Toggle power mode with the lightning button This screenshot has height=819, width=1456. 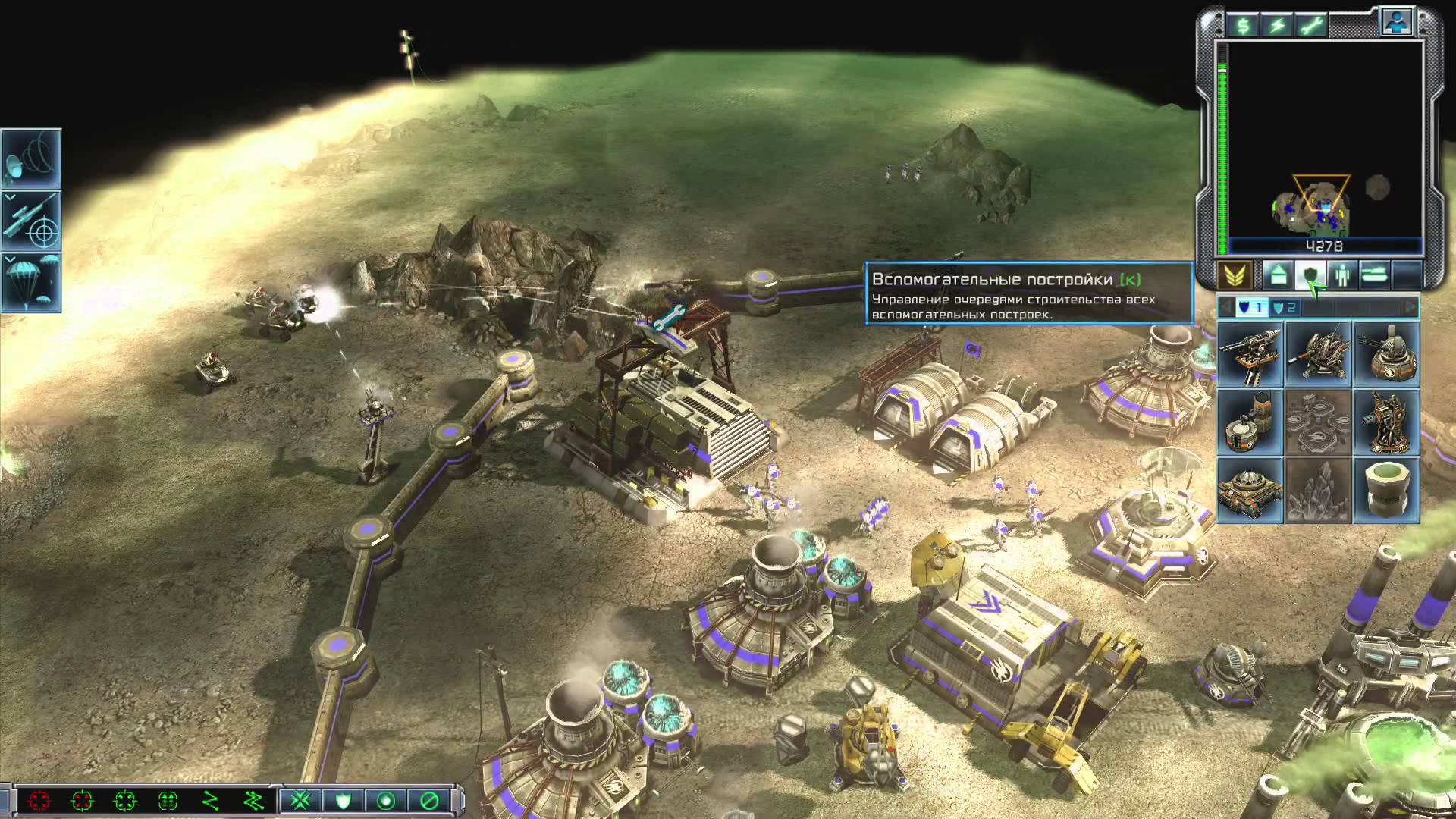[x=1278, y=26]
